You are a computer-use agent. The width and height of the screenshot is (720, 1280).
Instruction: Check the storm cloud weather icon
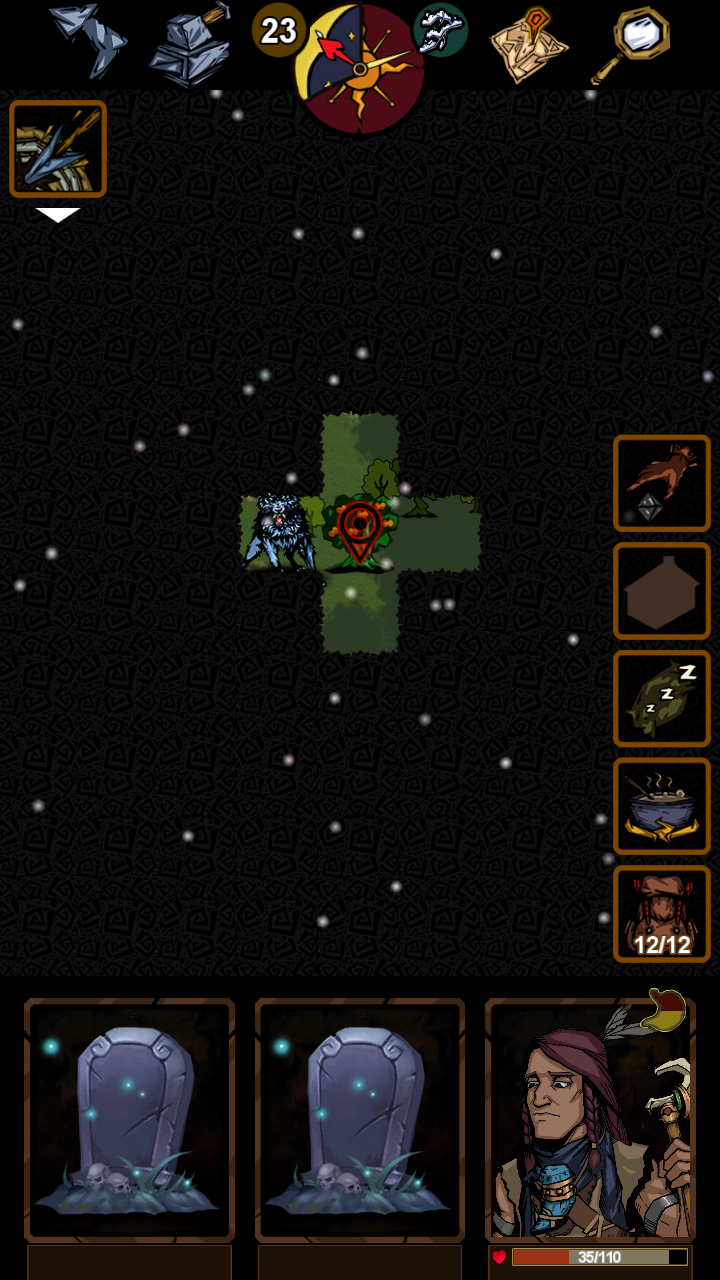(x=440, y=30)
